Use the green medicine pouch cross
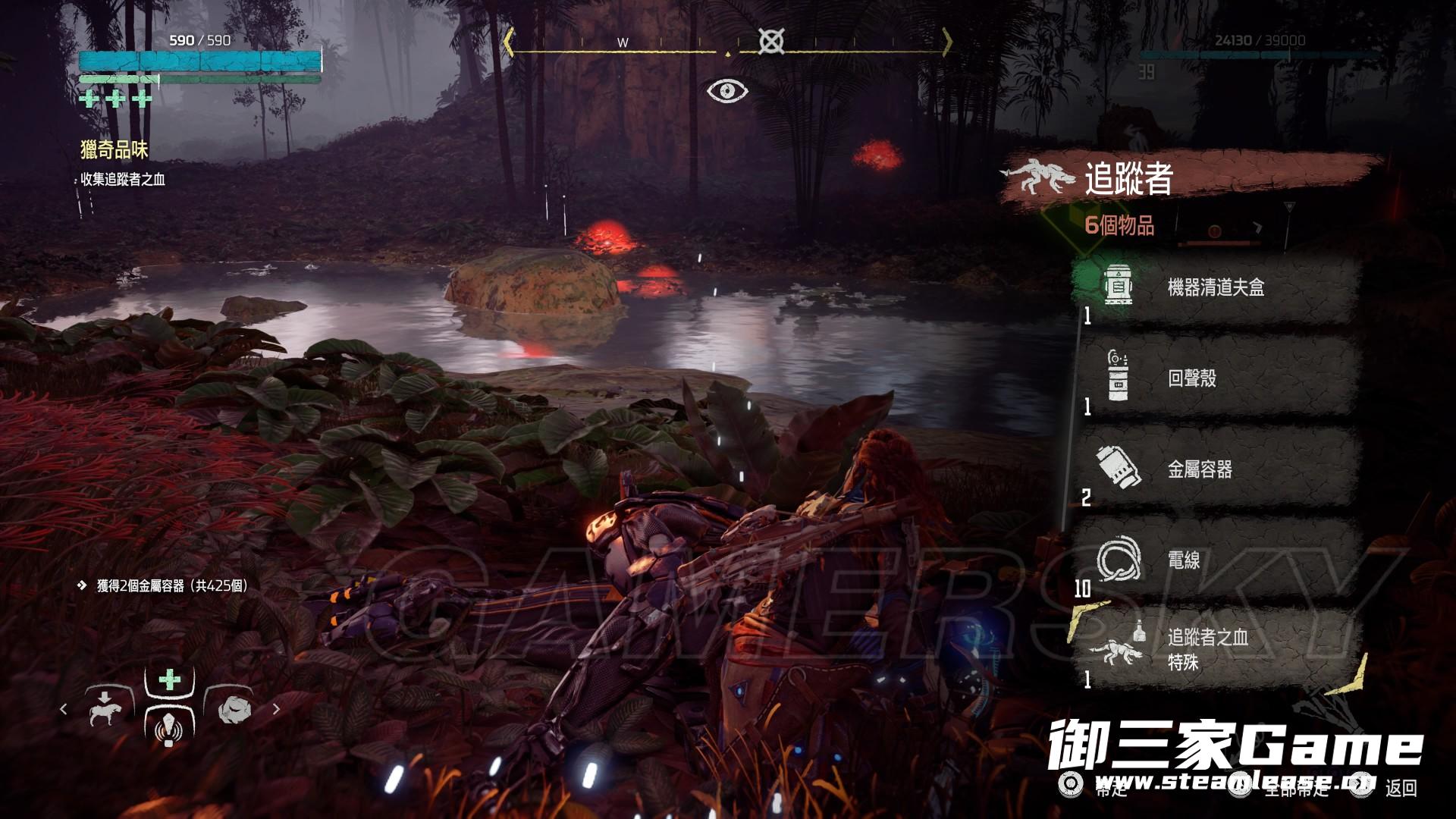This screenshot has width=1456, height=819. [x=169, y=679]
